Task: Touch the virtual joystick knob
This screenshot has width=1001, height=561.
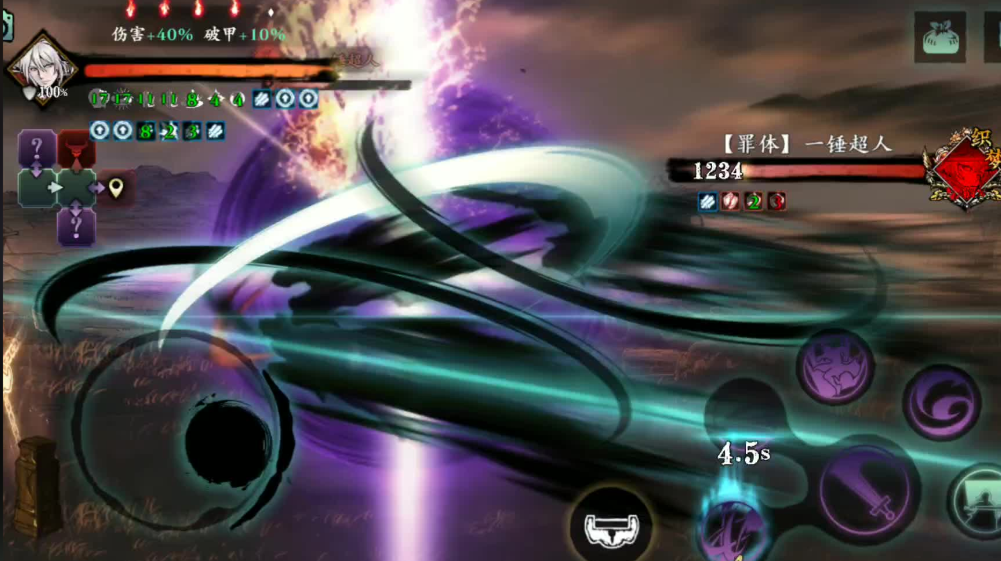Action: point(226,440)
